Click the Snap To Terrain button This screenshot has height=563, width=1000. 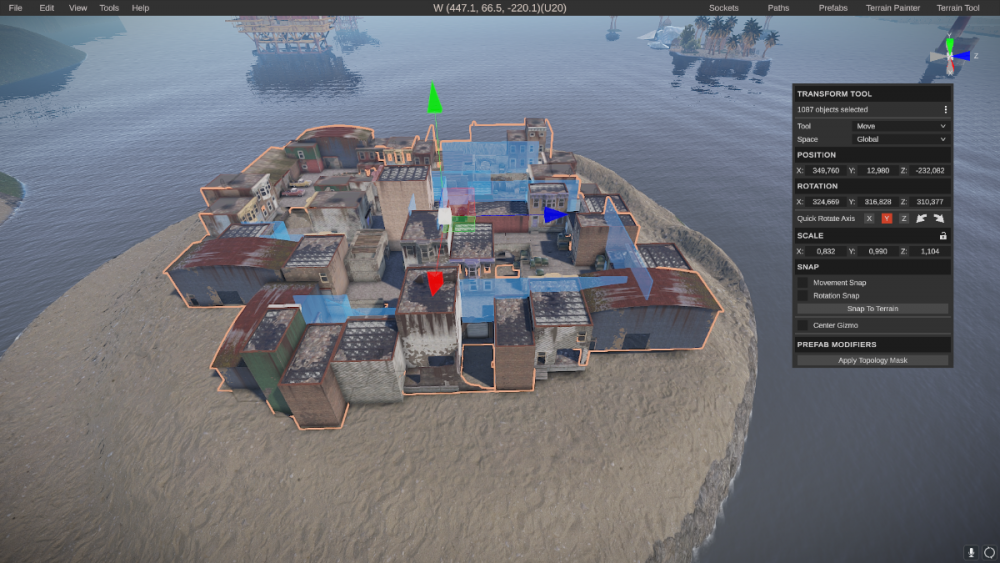pyautogui.click(x=872, y=309)
